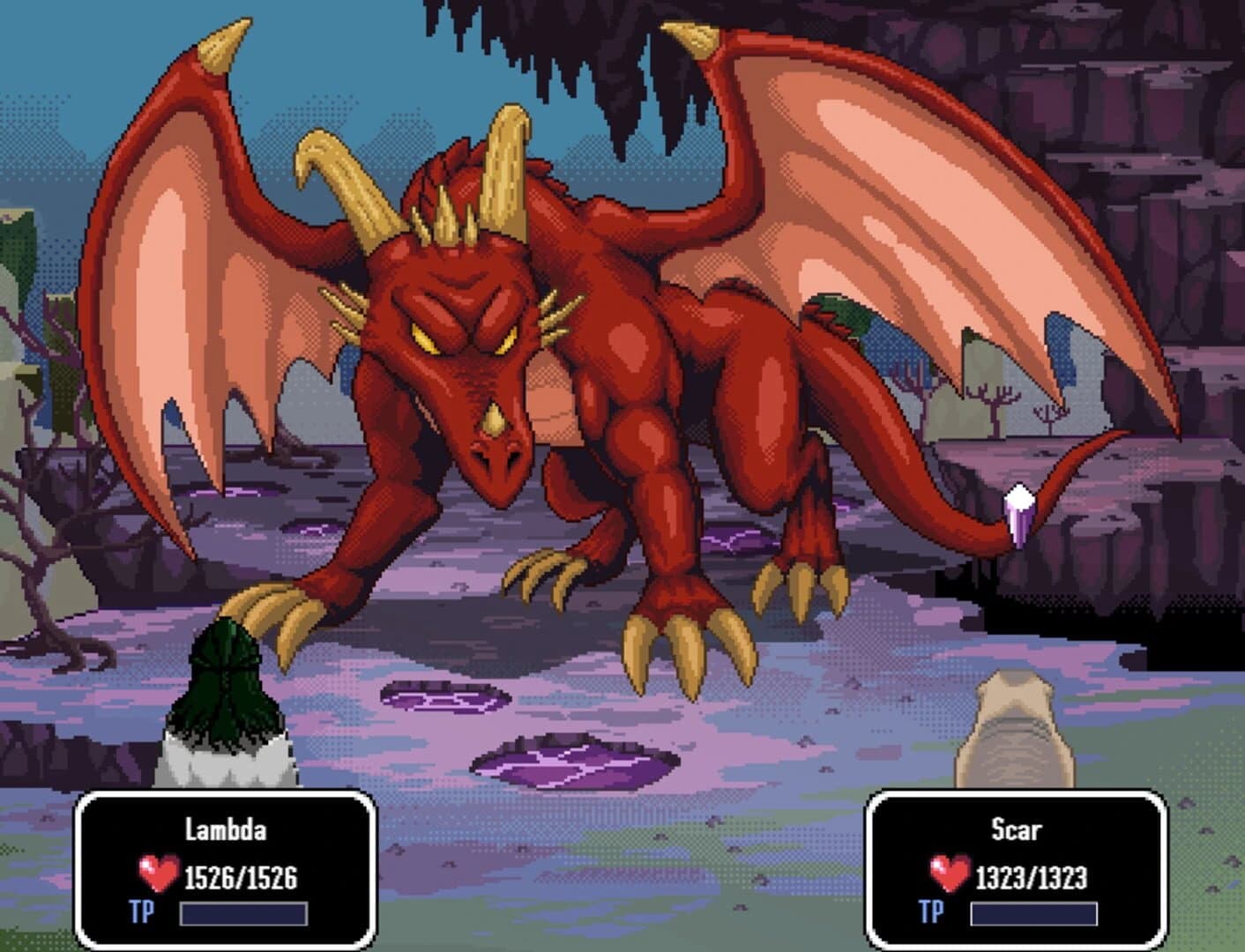The width and height of the screenshot is (1245, 952).
Task: Expand the Lambda name header
Action: coord(225,829)
